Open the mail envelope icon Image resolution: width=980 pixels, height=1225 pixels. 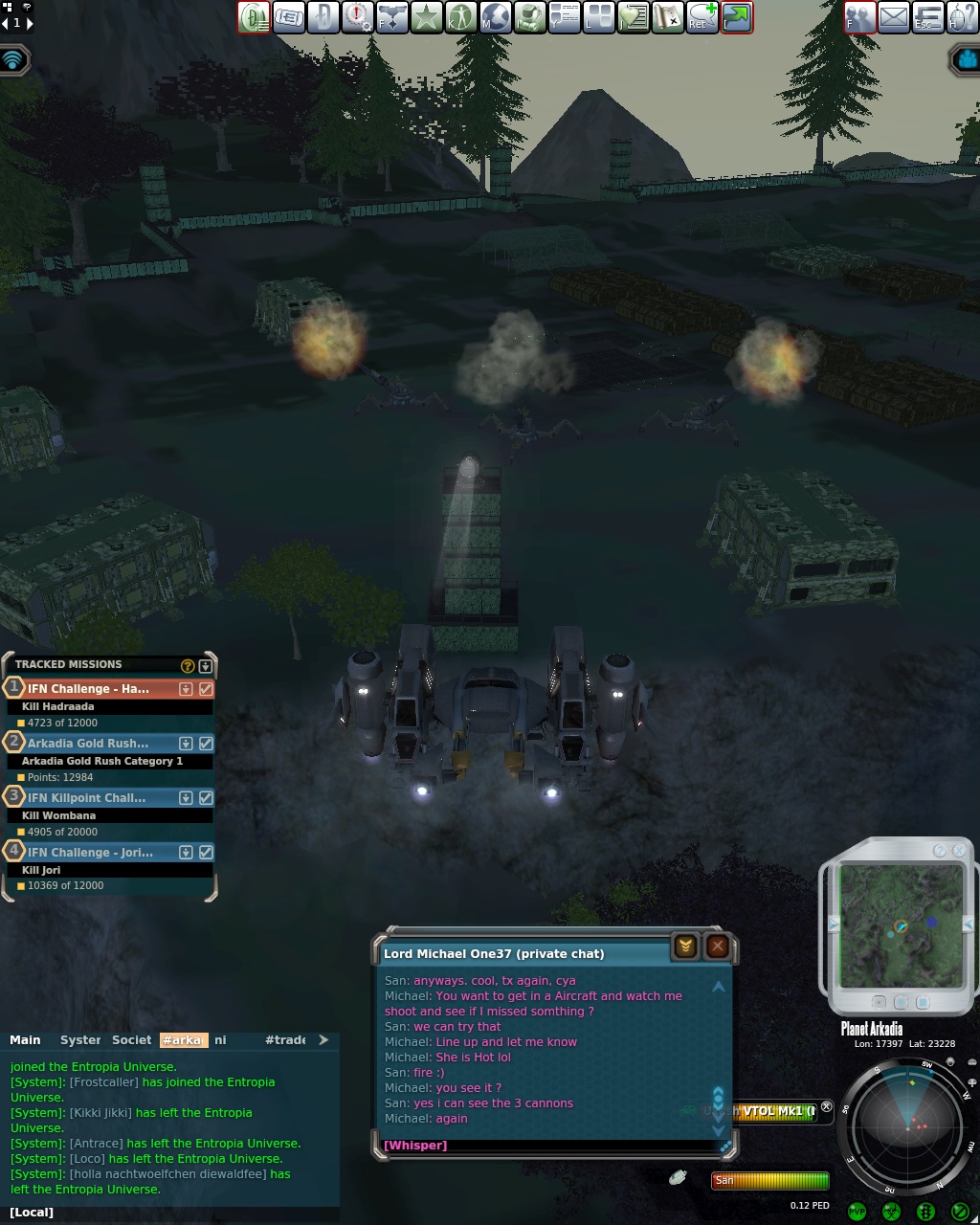click(x=894, y=16)
